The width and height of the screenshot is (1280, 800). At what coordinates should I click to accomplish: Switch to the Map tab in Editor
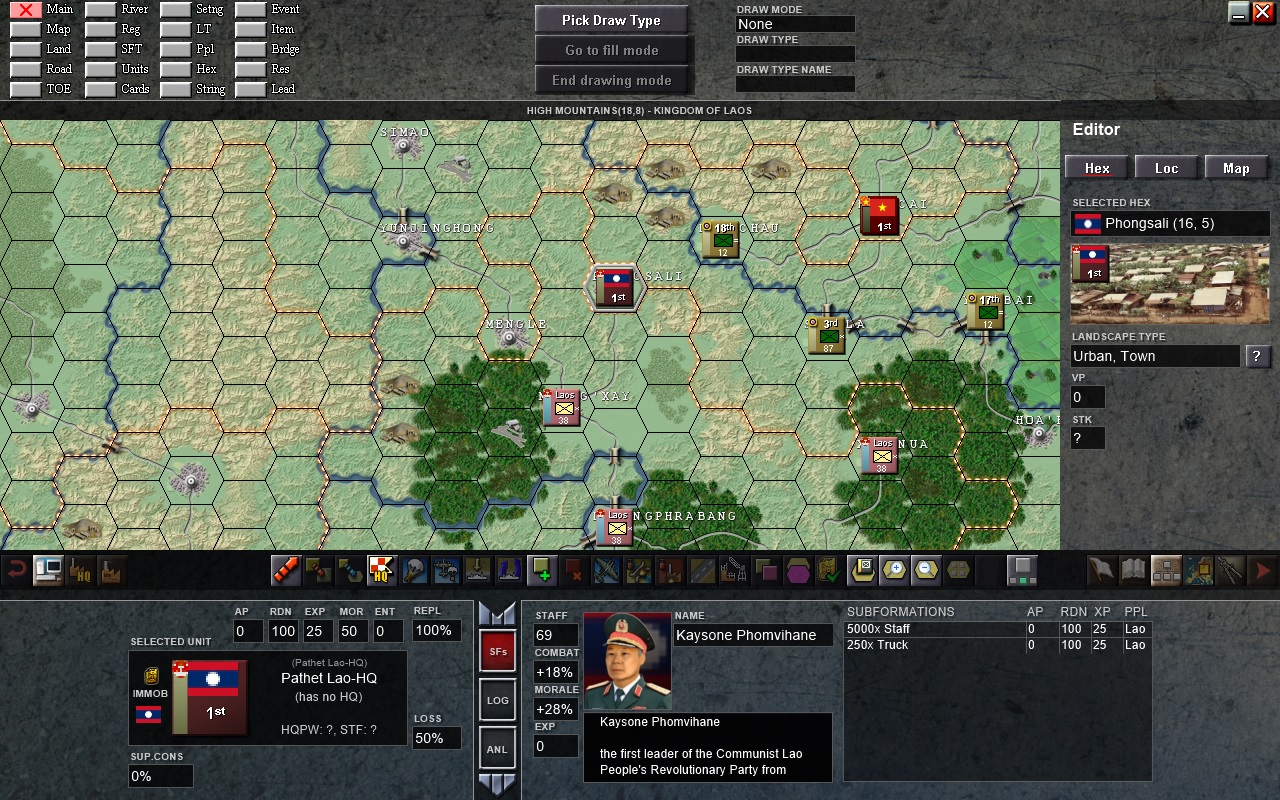pyautogui.click(x=1236, y=167)
